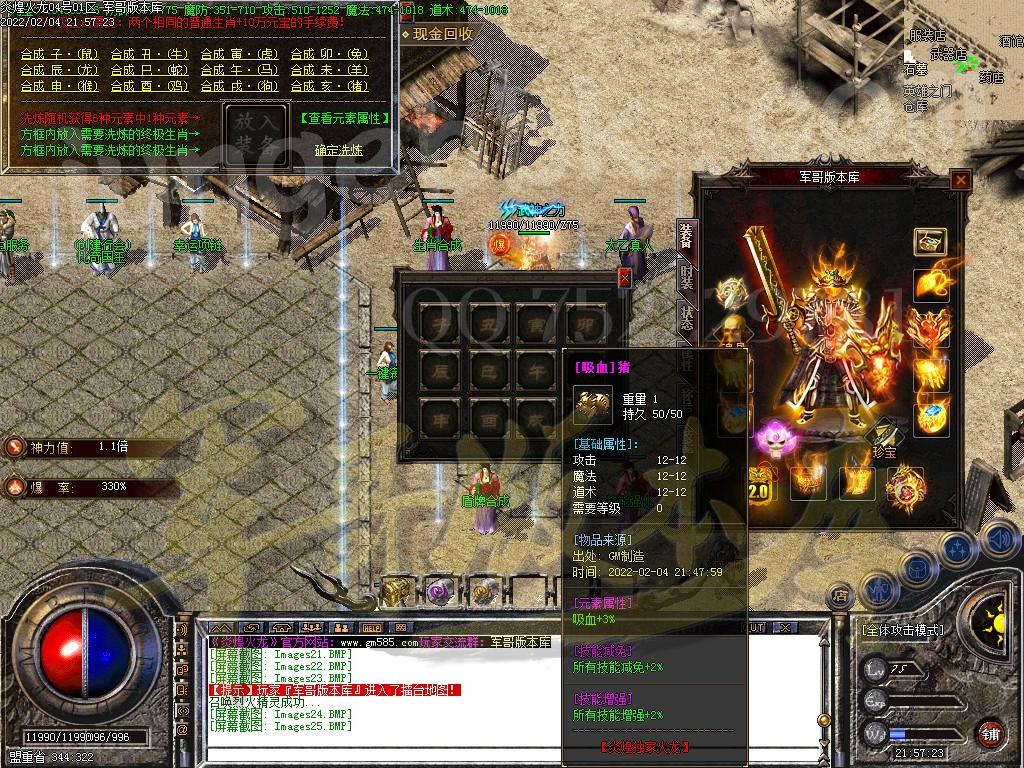Viewport: 1024px width, 768px height.
Task: Open the treasure chest icon in character panel
Action: (x=930, y=242)
